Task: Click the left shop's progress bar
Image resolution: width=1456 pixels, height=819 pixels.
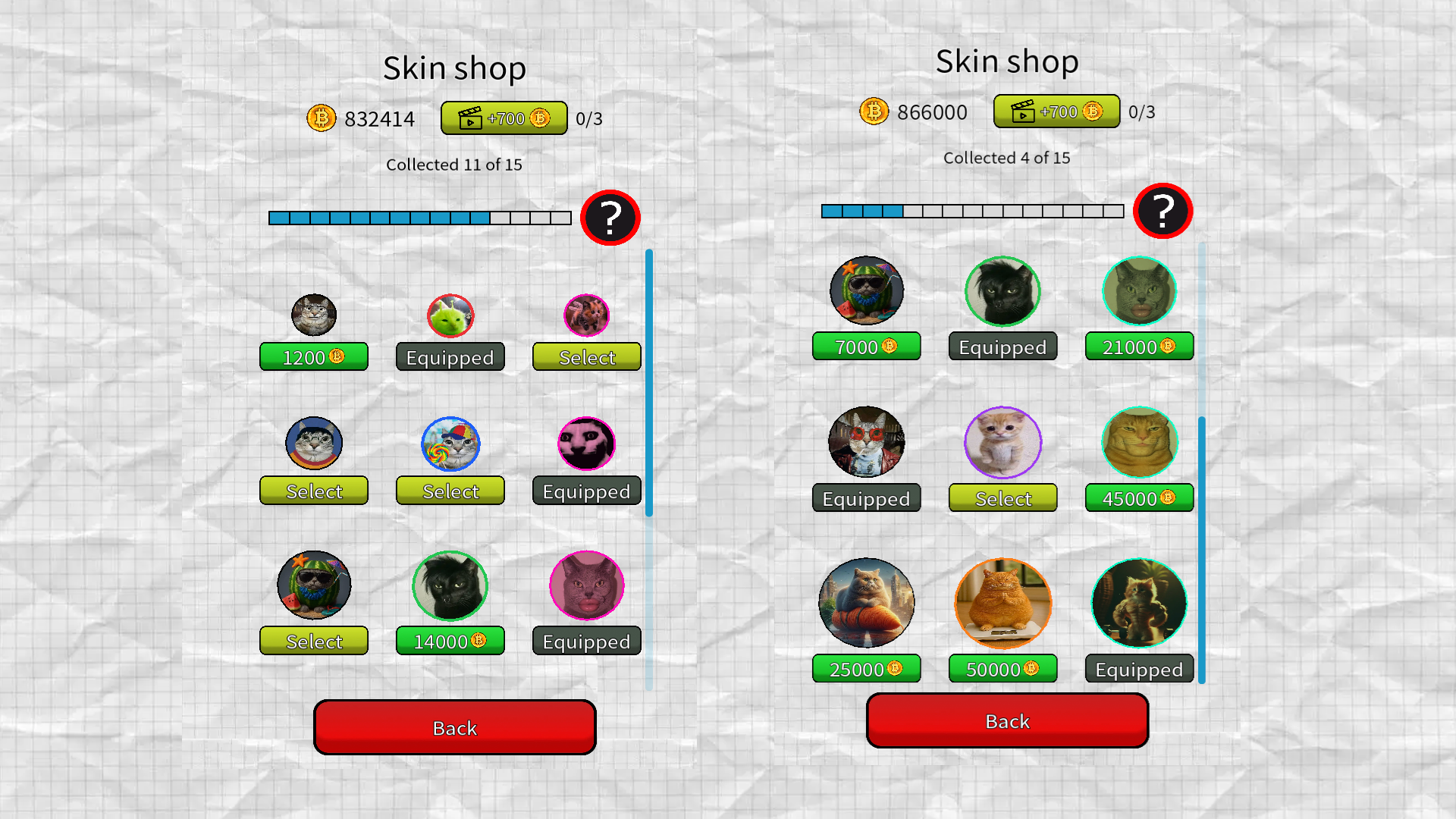Action: pyautogui.click(x=419, y=218)
